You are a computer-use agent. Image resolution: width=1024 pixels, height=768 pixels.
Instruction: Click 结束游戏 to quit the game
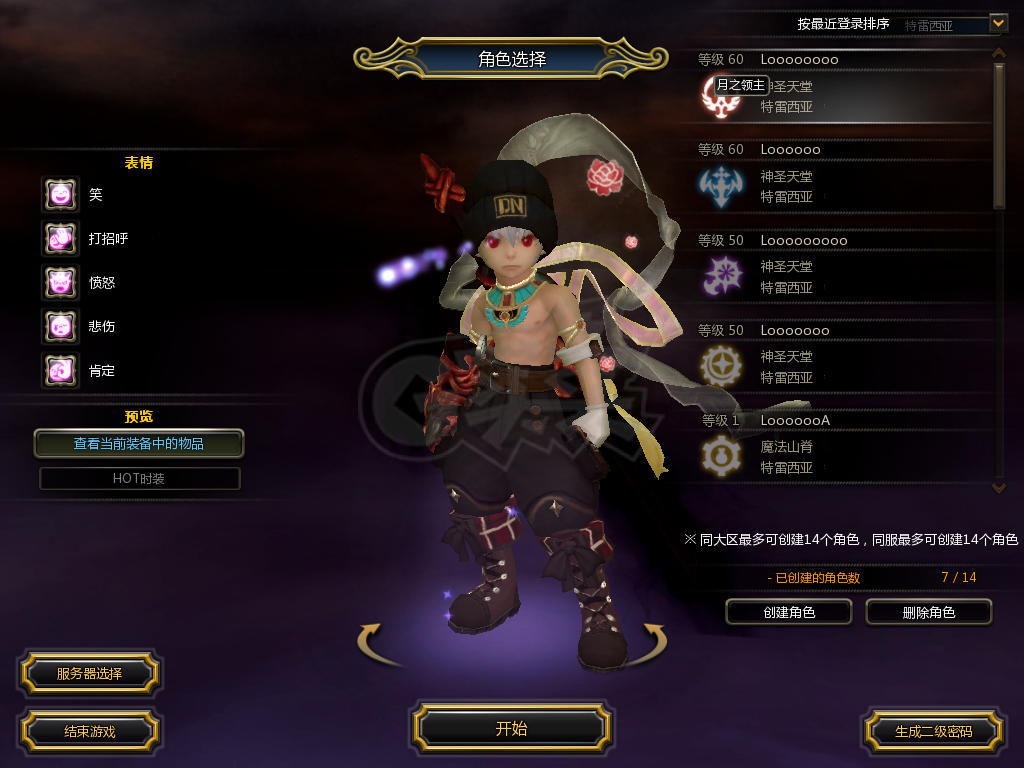pyautogui.click(x=89, y=731)
